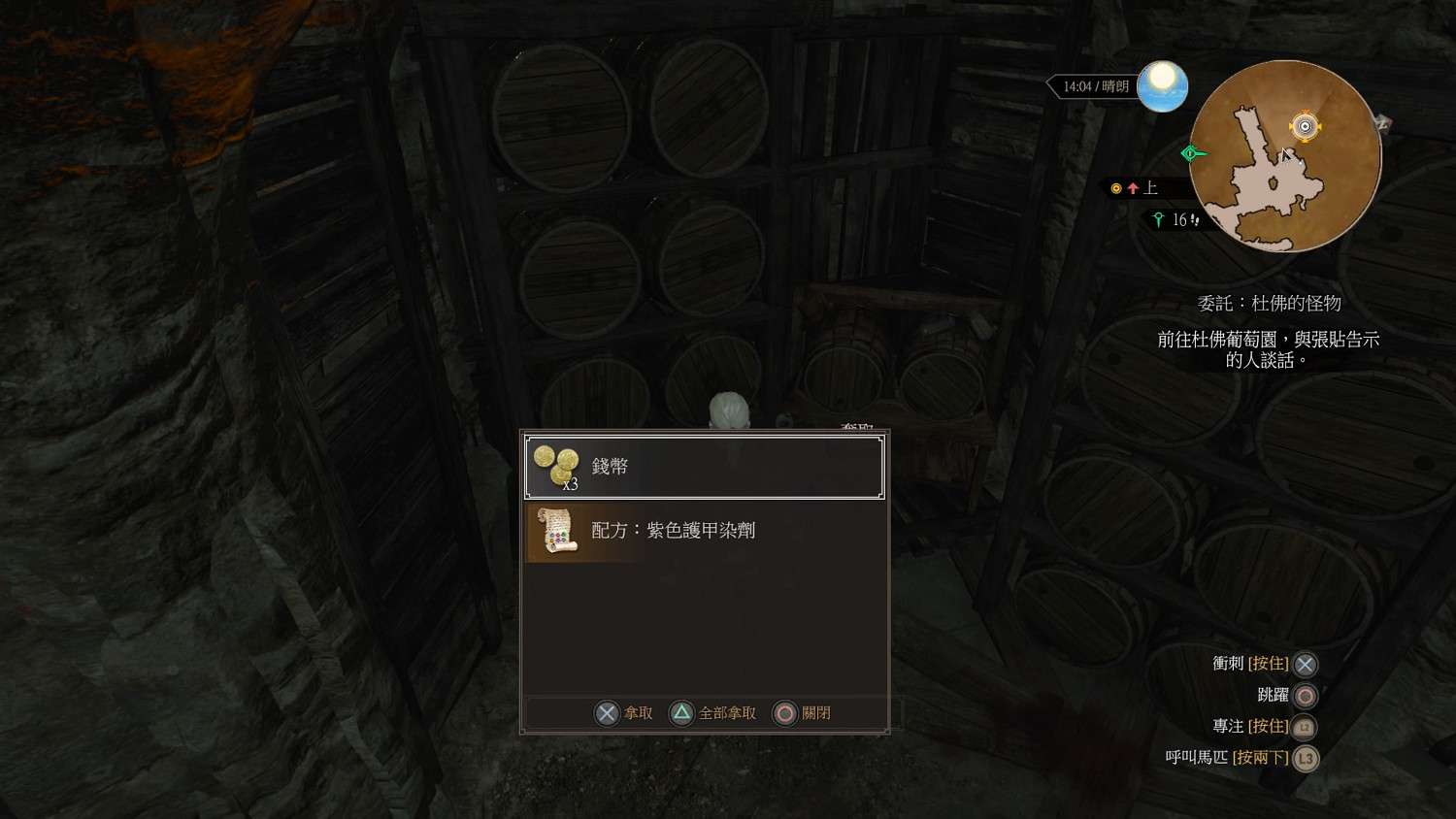Click the L3 button icon beside 呼叫馬匹
This screenshot has width=1456, height=819.
click(x=1305, y=759)
